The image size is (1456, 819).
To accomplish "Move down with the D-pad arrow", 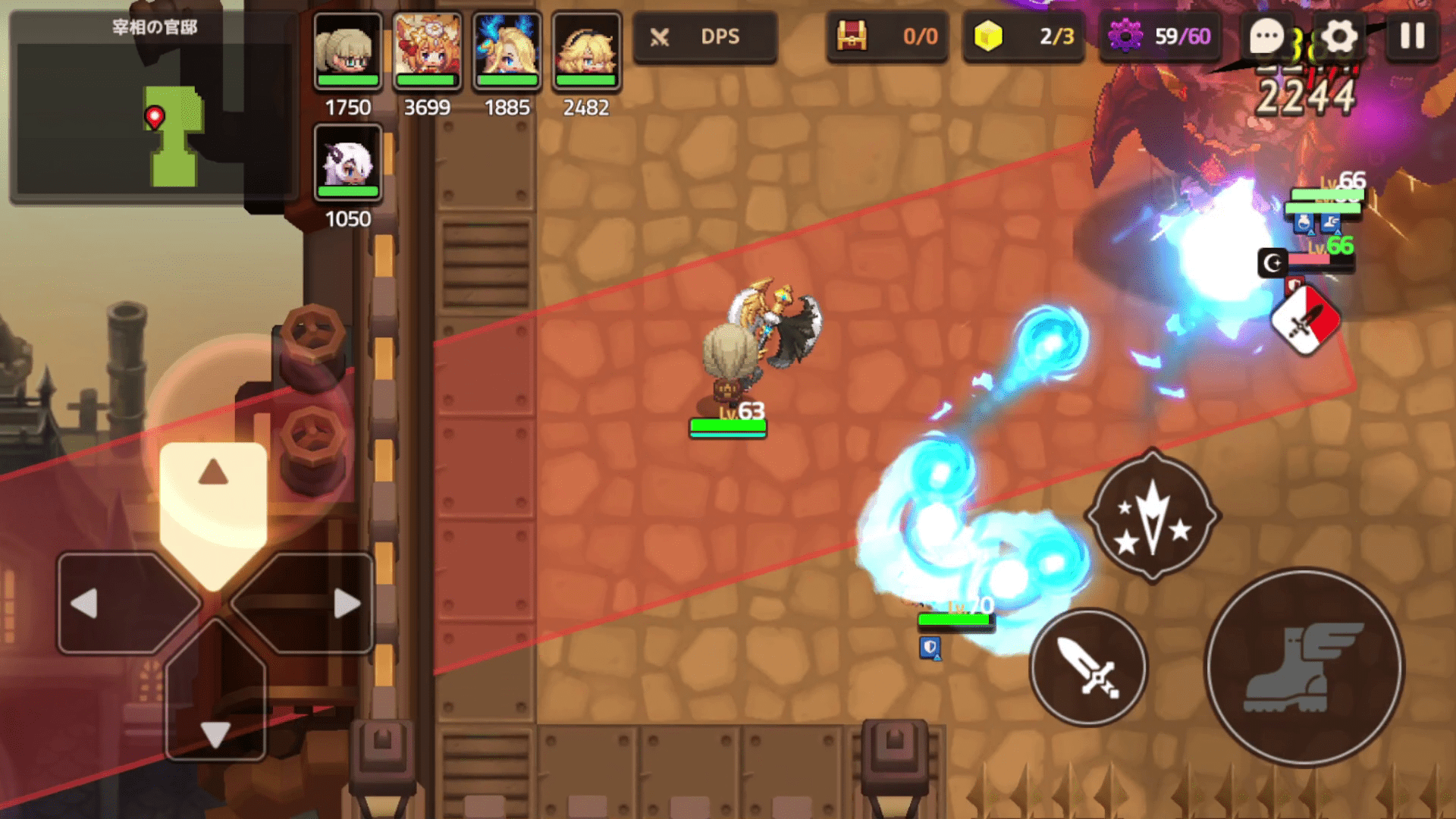I will (215, 733).
